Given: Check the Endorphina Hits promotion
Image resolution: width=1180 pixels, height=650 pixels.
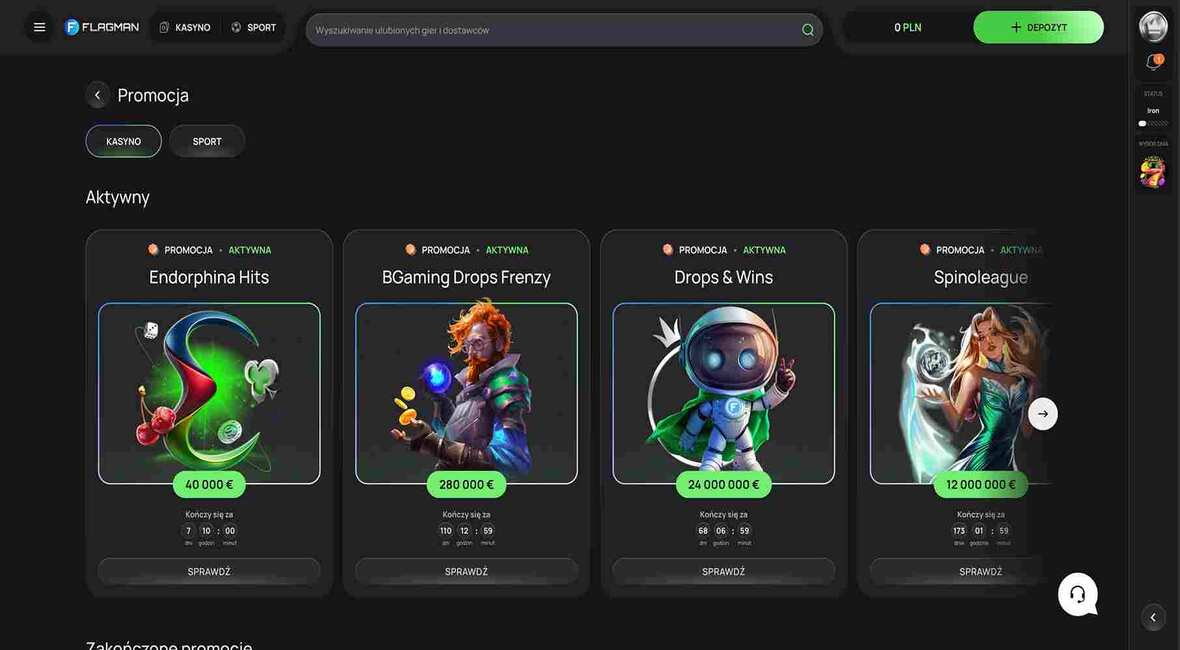Looking at the screenshot, I should (x=209, y=571).
